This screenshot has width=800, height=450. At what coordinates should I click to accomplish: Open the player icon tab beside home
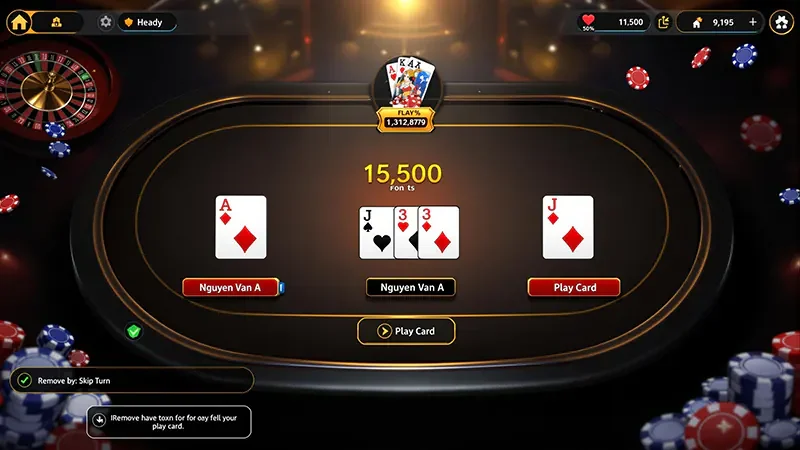[x=56, y=21]
